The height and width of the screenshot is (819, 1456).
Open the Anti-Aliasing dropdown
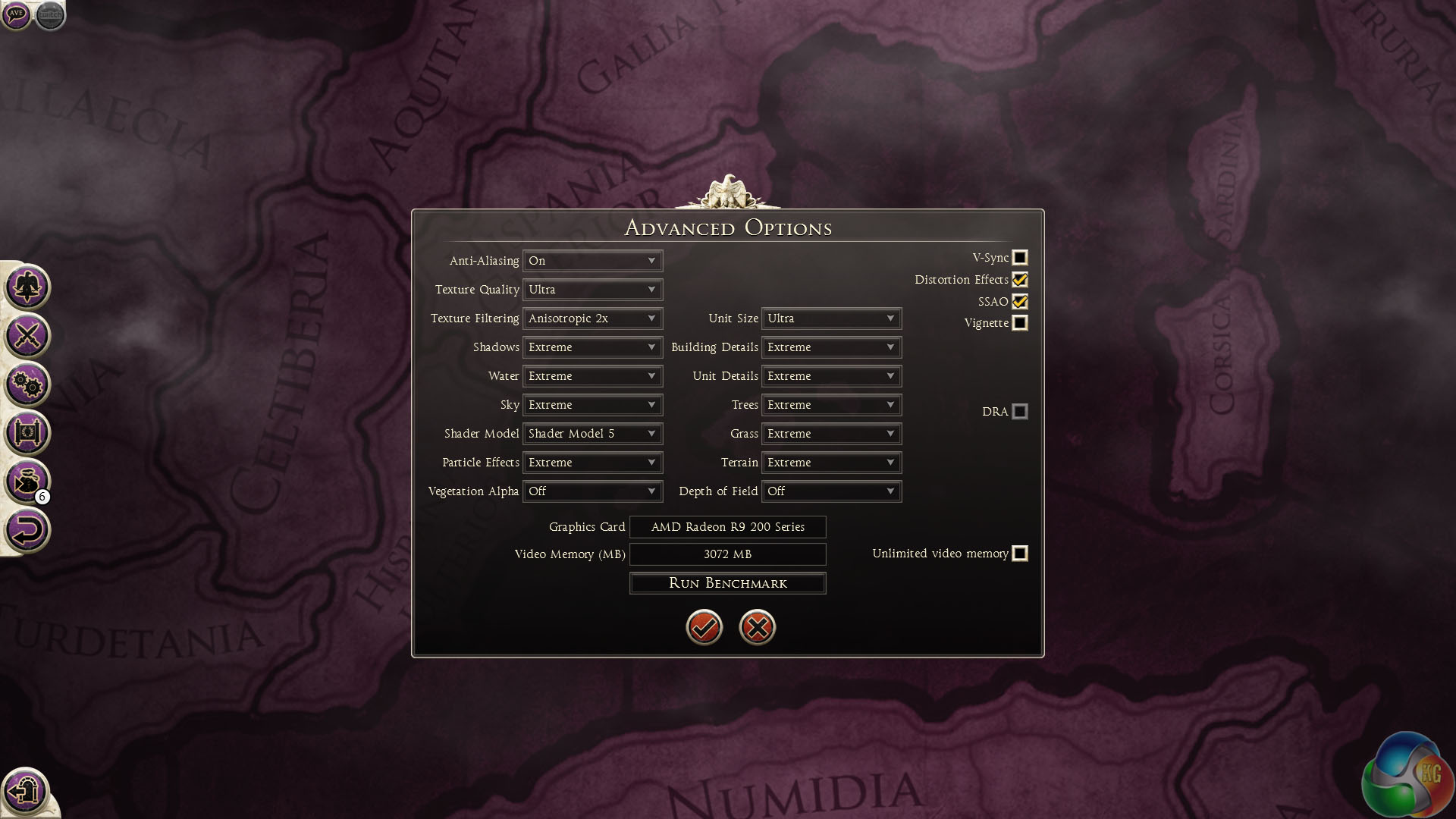pos(592,261)
